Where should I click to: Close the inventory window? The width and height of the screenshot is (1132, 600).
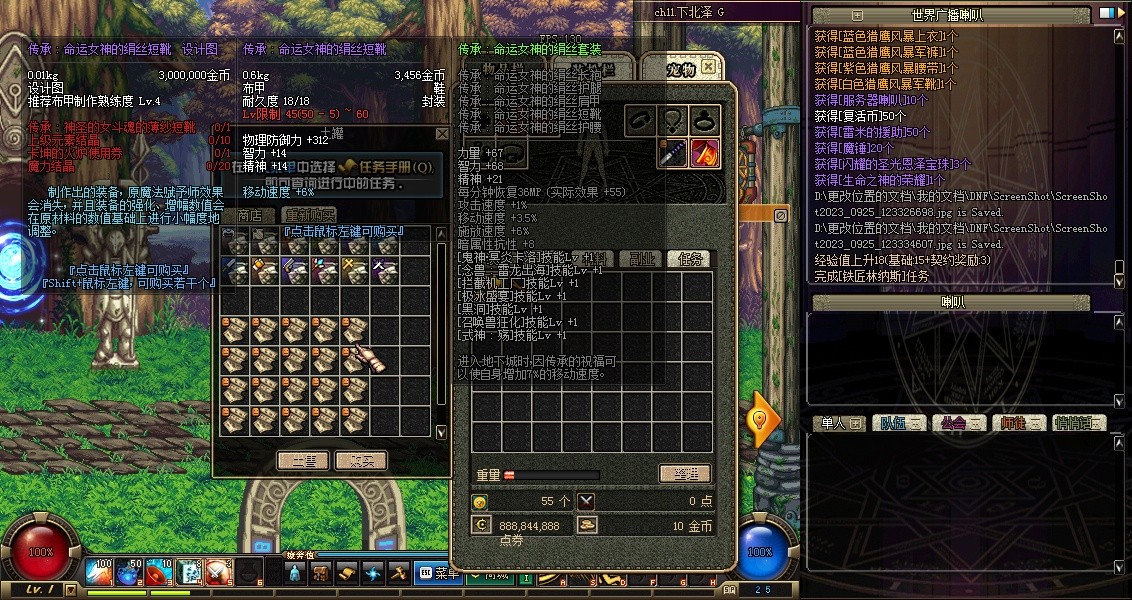tap(708, 67)
